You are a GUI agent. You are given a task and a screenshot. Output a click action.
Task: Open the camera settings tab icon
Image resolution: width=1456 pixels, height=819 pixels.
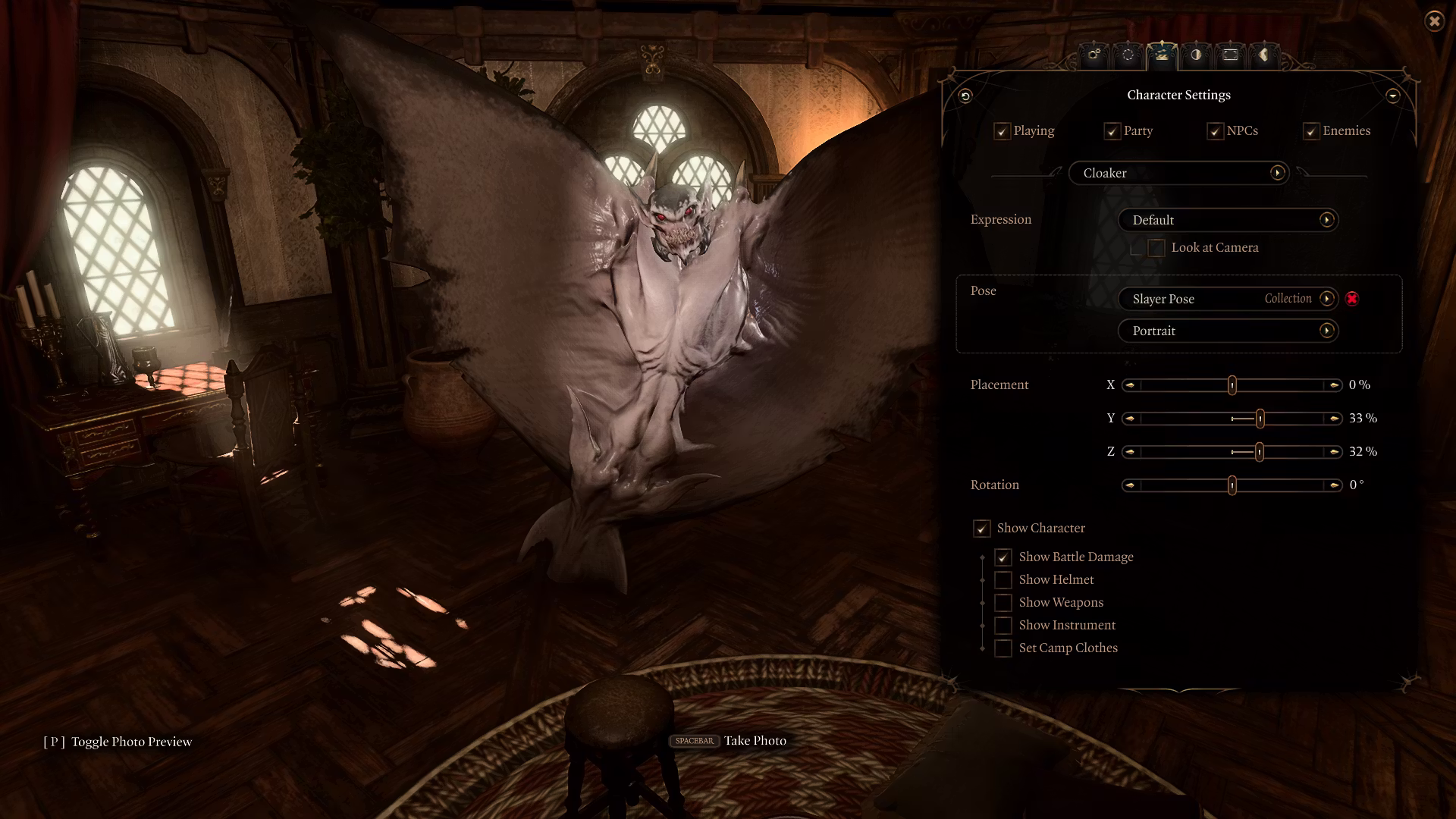pos(1094,55)
